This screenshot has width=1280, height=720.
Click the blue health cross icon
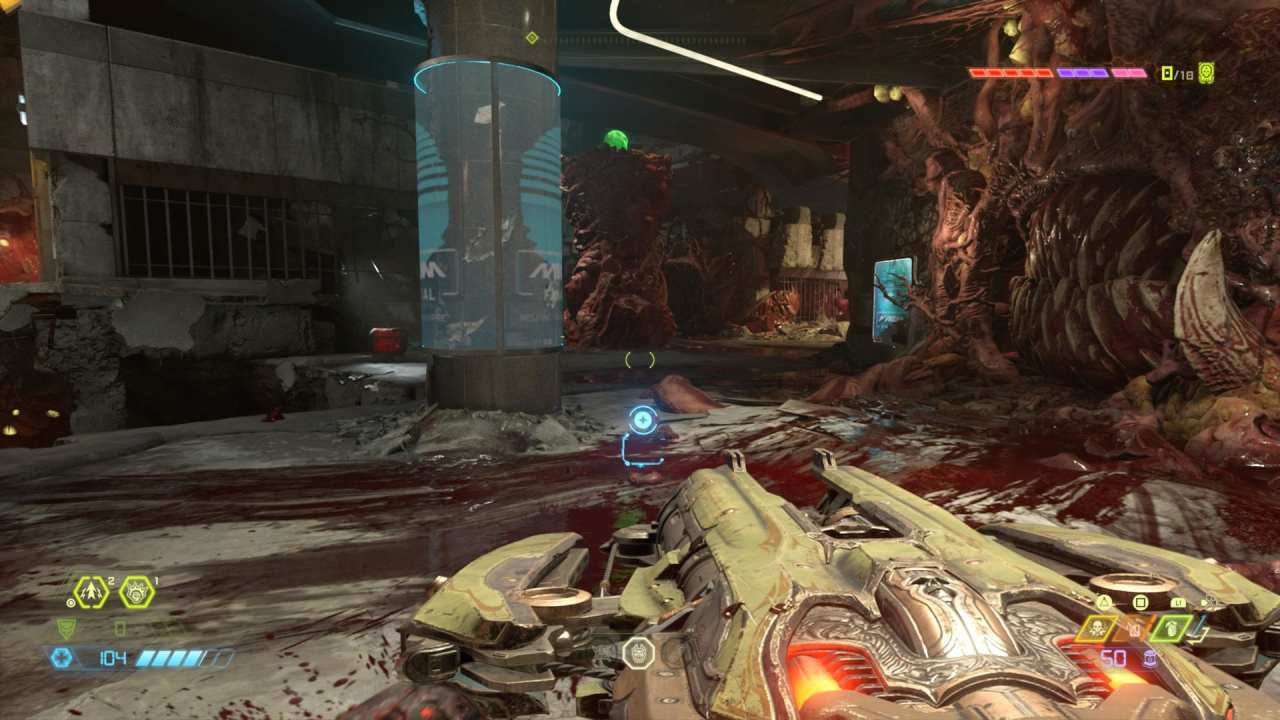tap(64, 658)
